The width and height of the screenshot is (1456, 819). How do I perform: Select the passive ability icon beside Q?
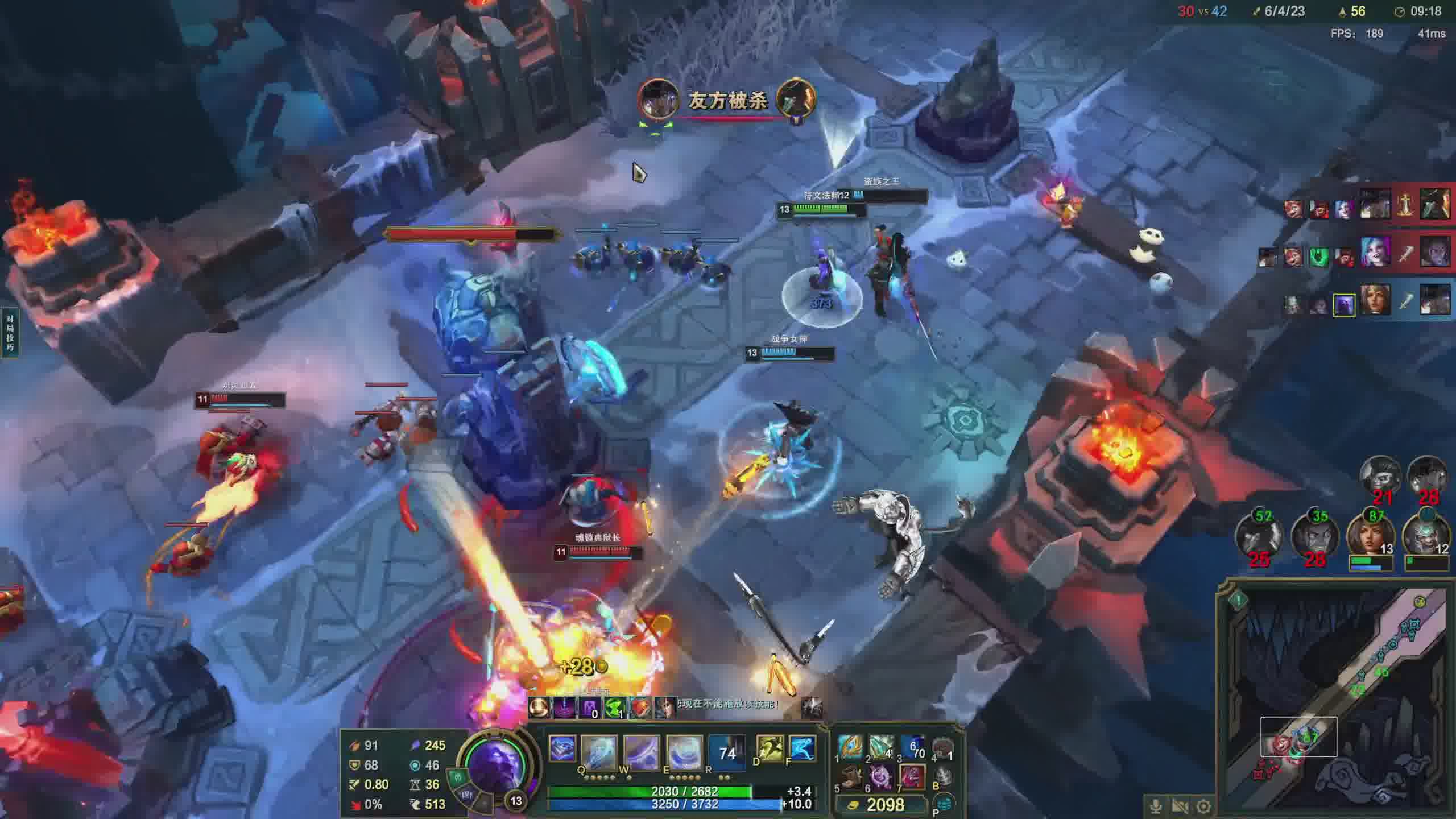[562, 748]
